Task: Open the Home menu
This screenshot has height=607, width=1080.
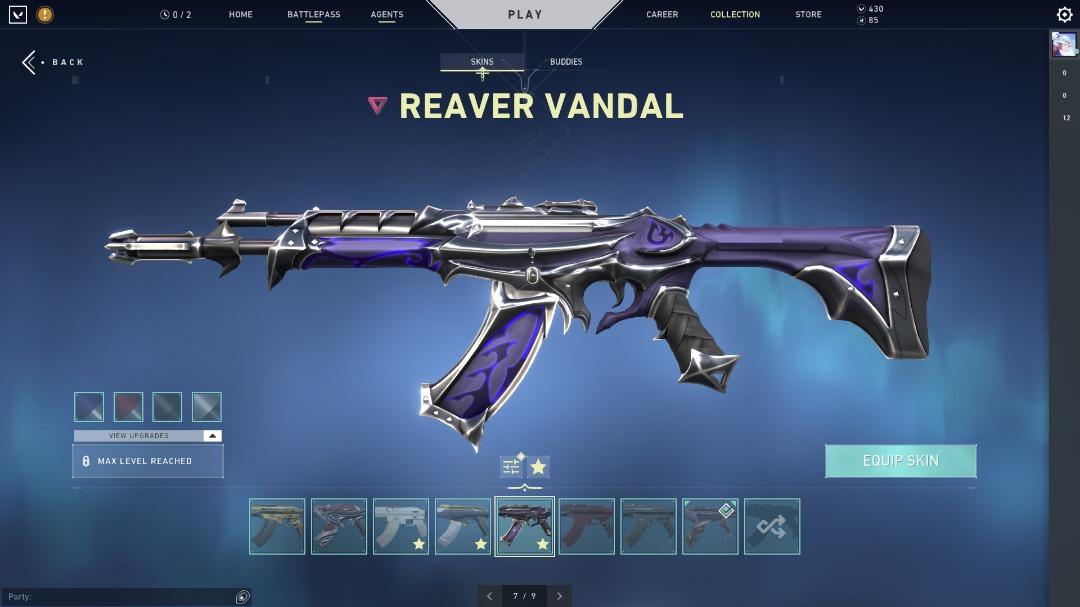Action: [240, 15]
